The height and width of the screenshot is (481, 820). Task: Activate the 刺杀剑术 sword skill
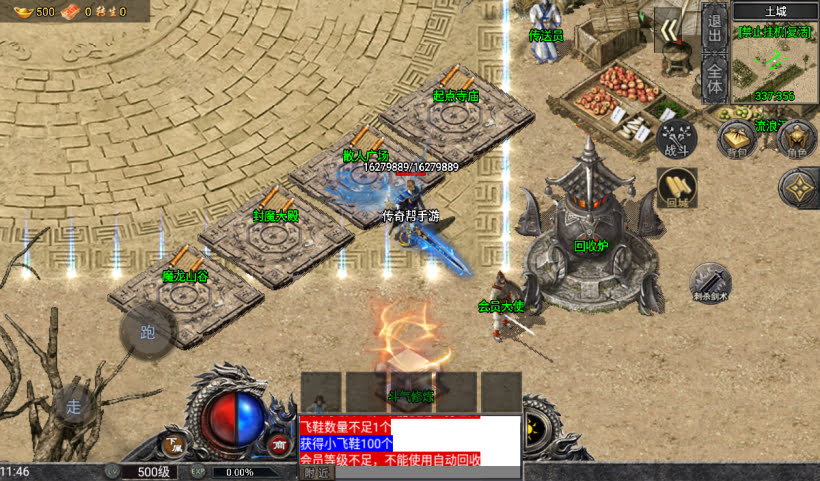point(711,284)
